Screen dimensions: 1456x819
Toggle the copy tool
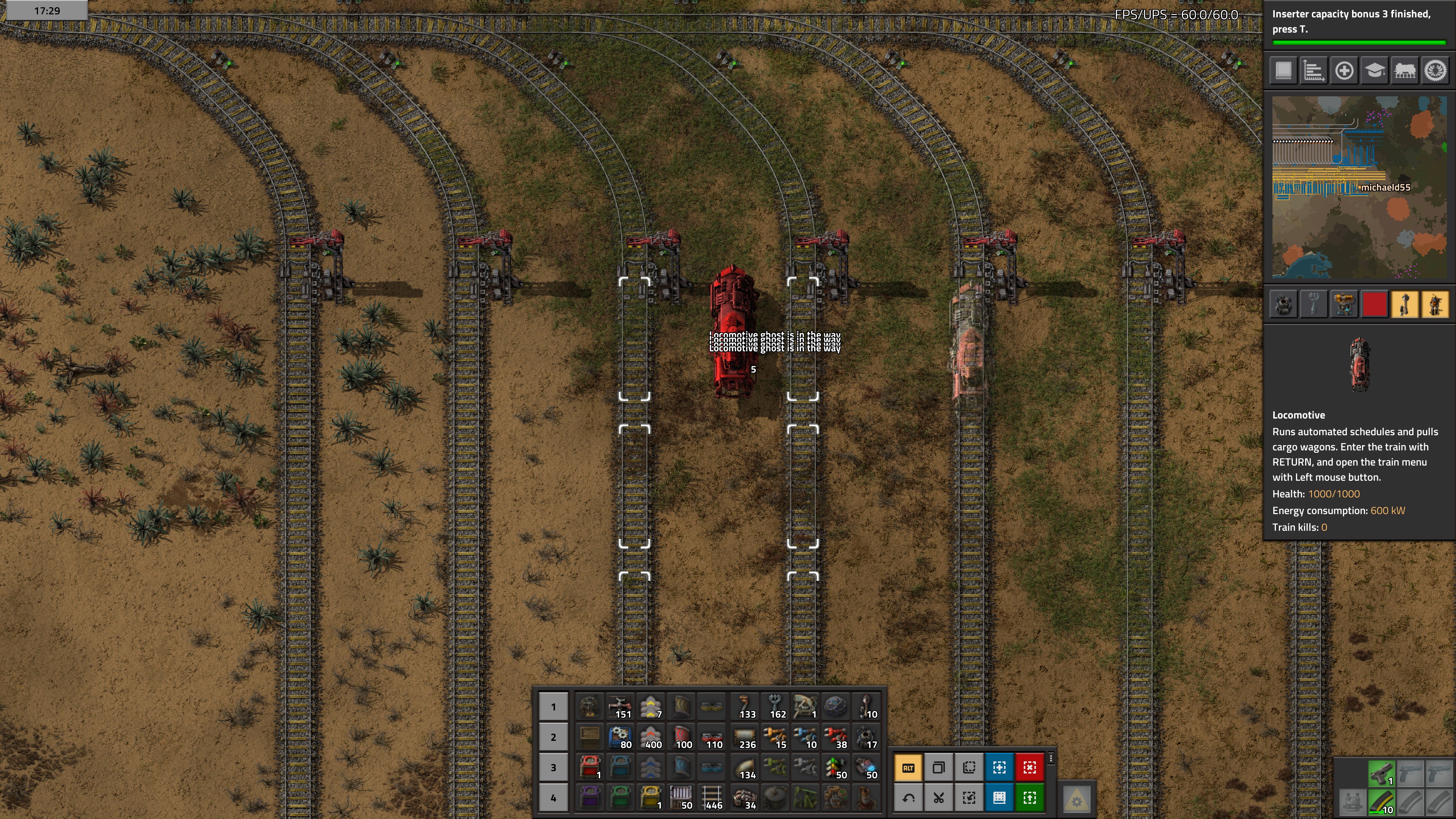939,767
